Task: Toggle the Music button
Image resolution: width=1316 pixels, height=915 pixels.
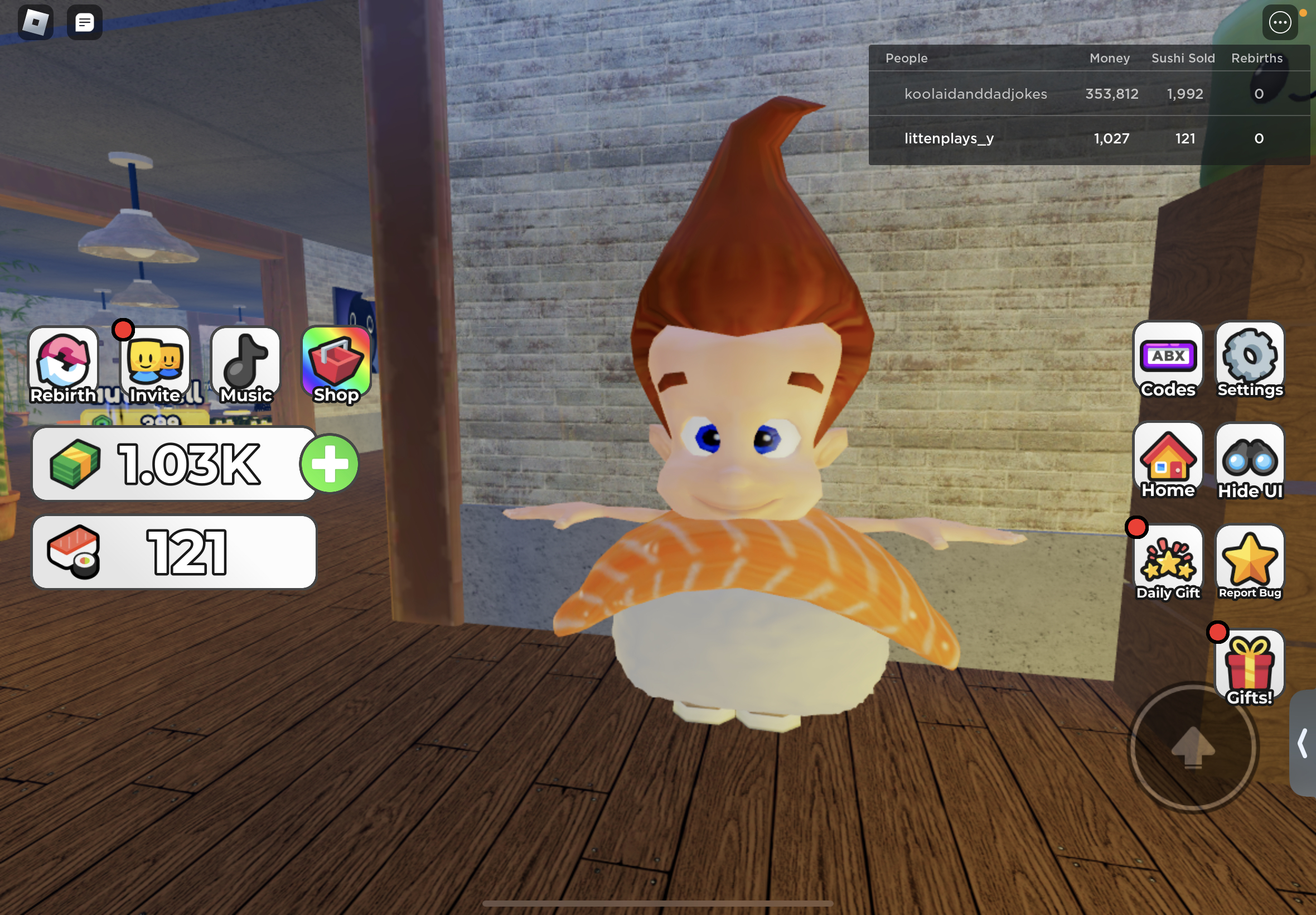Action: pos(246,365)
